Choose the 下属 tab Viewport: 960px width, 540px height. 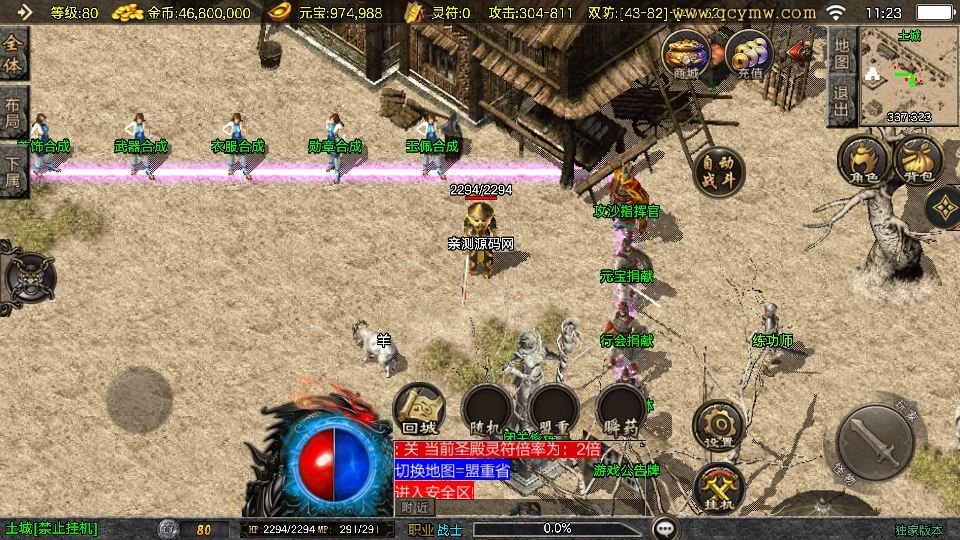click(x=13, y=171)
